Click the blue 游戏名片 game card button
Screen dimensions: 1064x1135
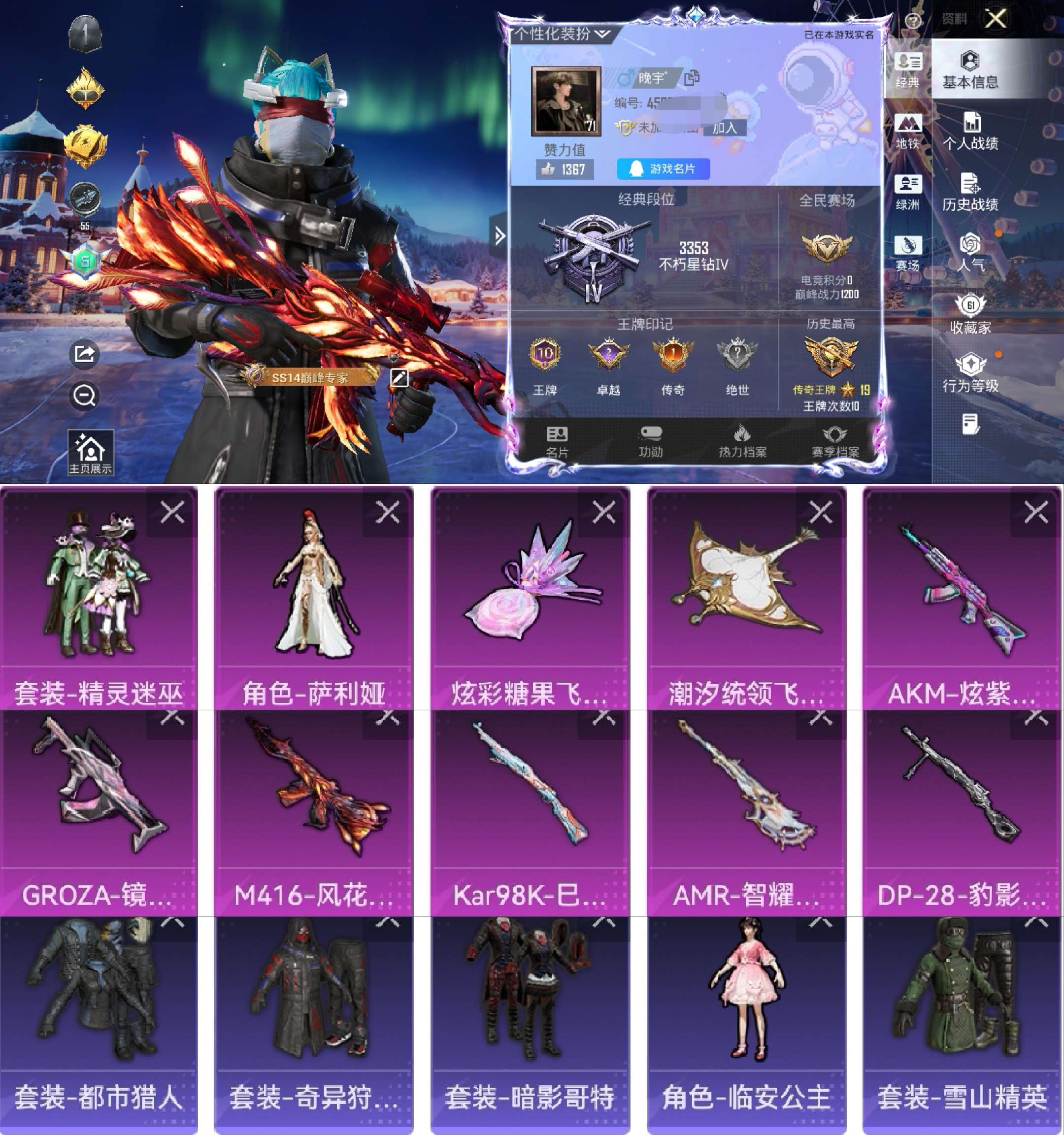click(664, 169)
